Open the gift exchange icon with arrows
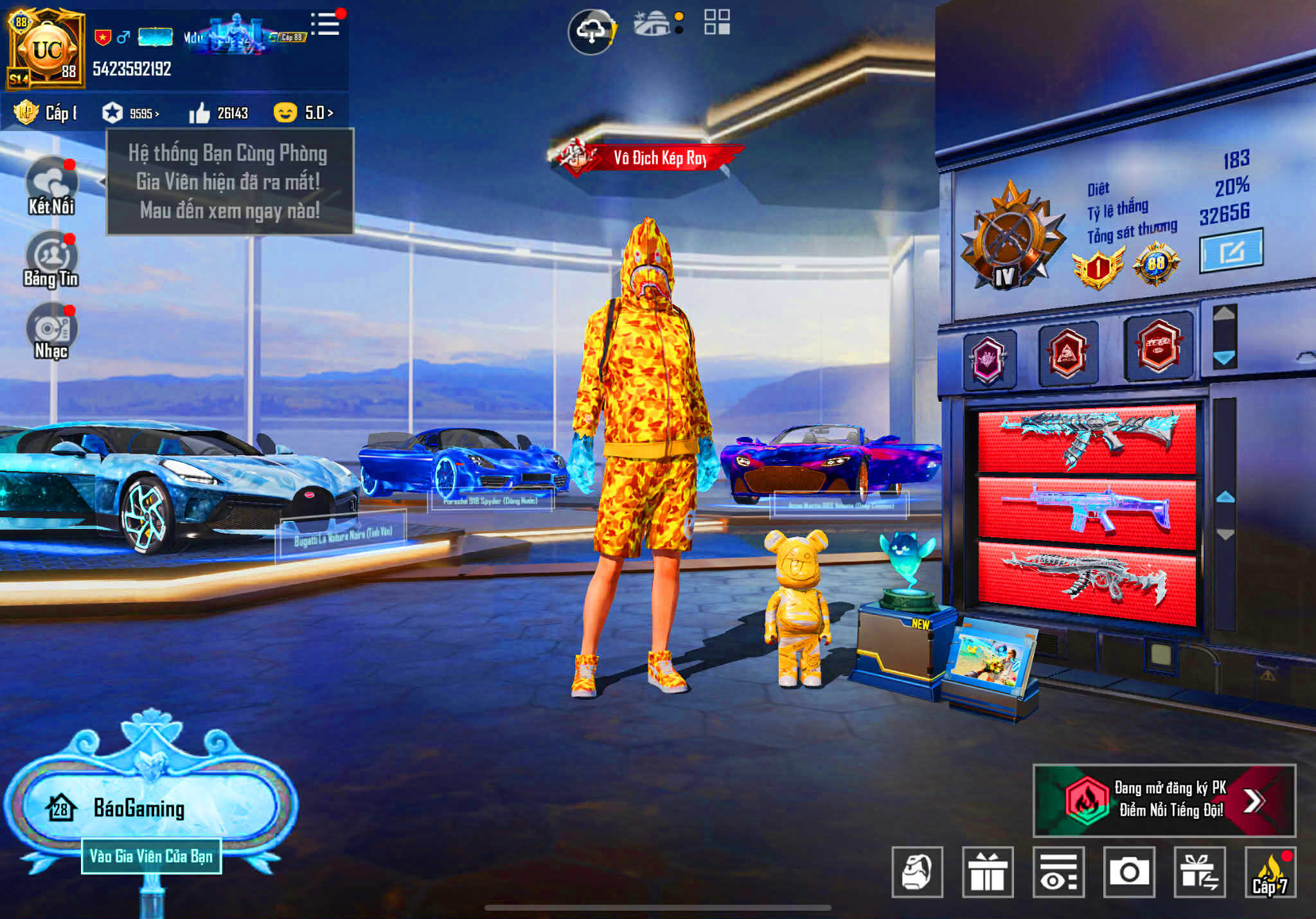 (1200, 872)
